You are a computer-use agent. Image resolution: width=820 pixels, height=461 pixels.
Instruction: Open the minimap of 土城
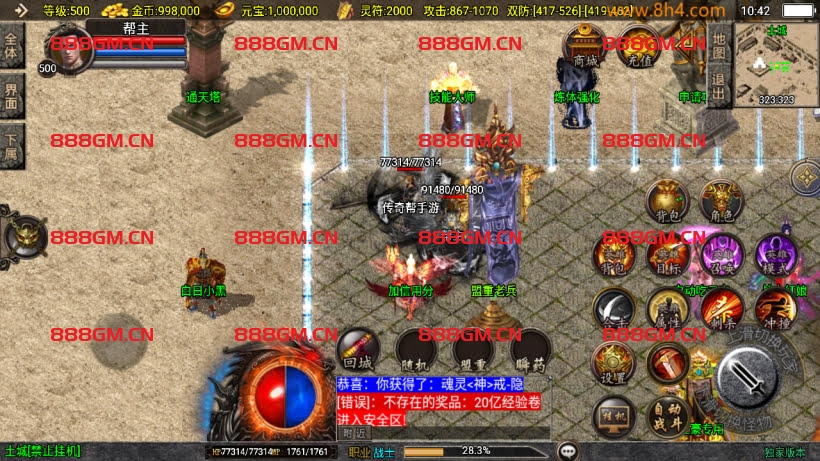(776, 64)
